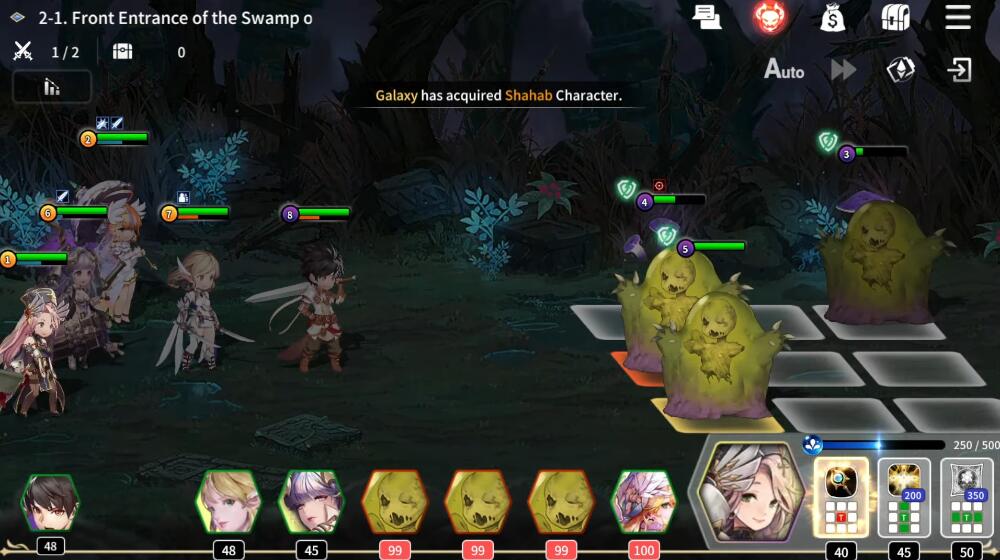Open the money bag shop icon

point(832,17)
